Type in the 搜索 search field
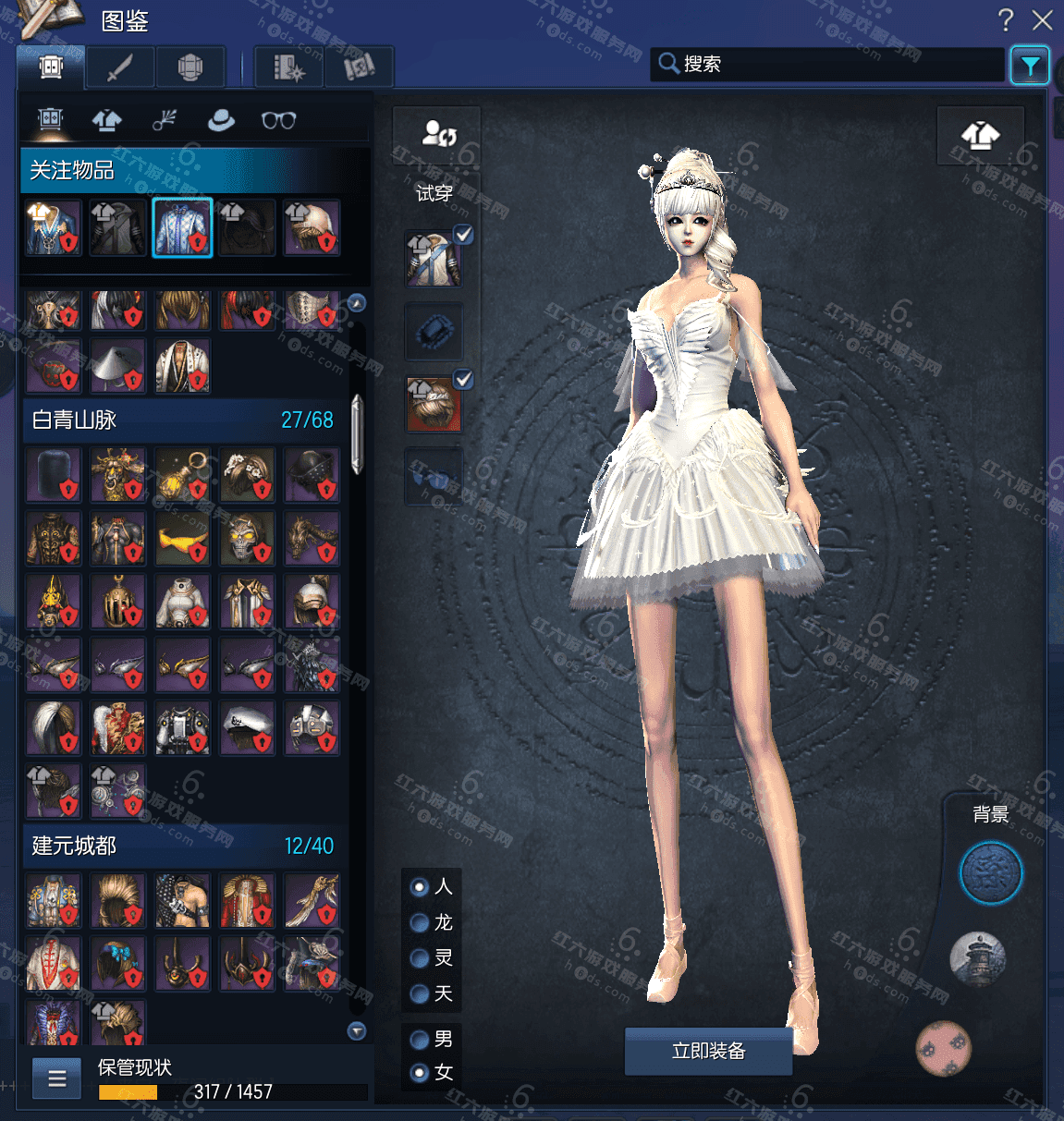Image resolution: width=1064 pixels, height=1121 pixels. [x=832, y=64]
